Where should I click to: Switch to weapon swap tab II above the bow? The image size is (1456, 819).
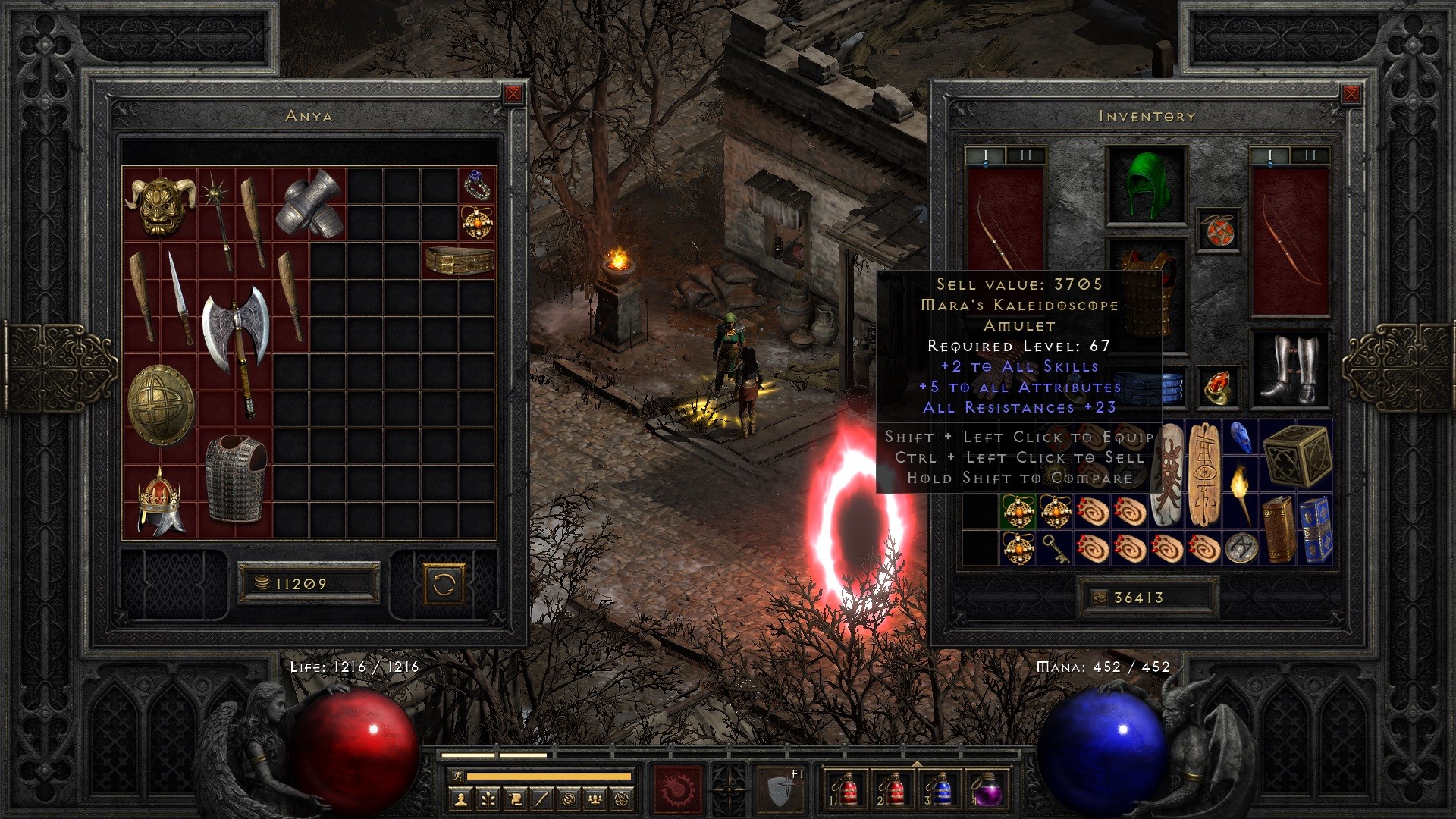(x=1309, y=154)
